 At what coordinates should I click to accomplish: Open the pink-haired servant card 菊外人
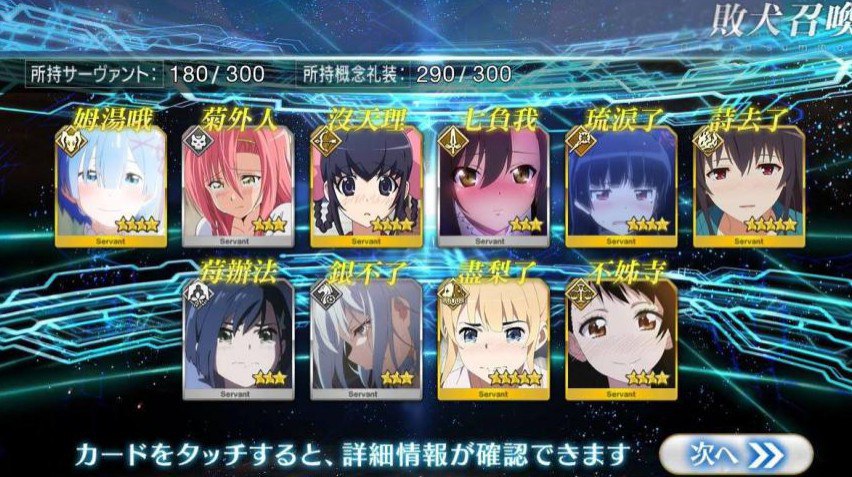point(238,187)
